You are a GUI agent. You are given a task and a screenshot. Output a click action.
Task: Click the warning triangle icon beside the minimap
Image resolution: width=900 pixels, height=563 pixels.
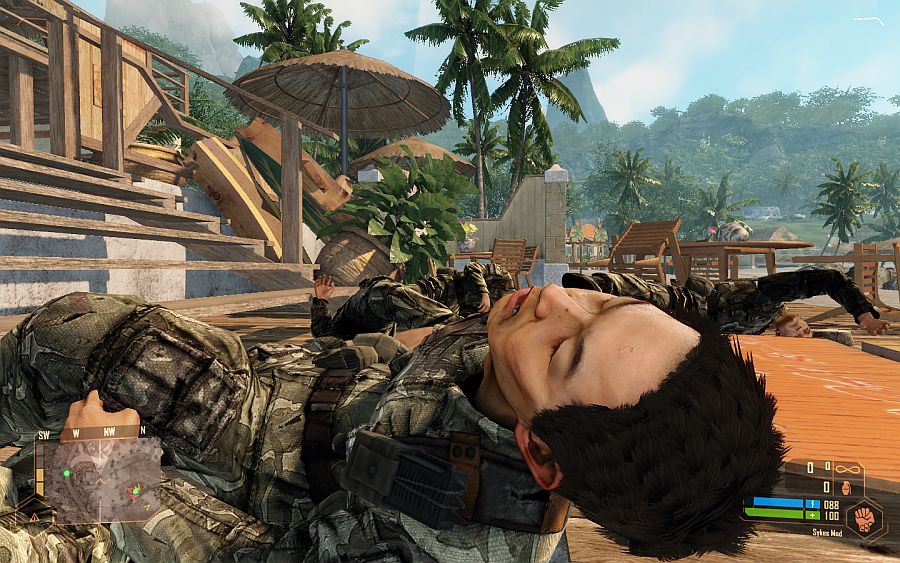click(x=34, y=516)
